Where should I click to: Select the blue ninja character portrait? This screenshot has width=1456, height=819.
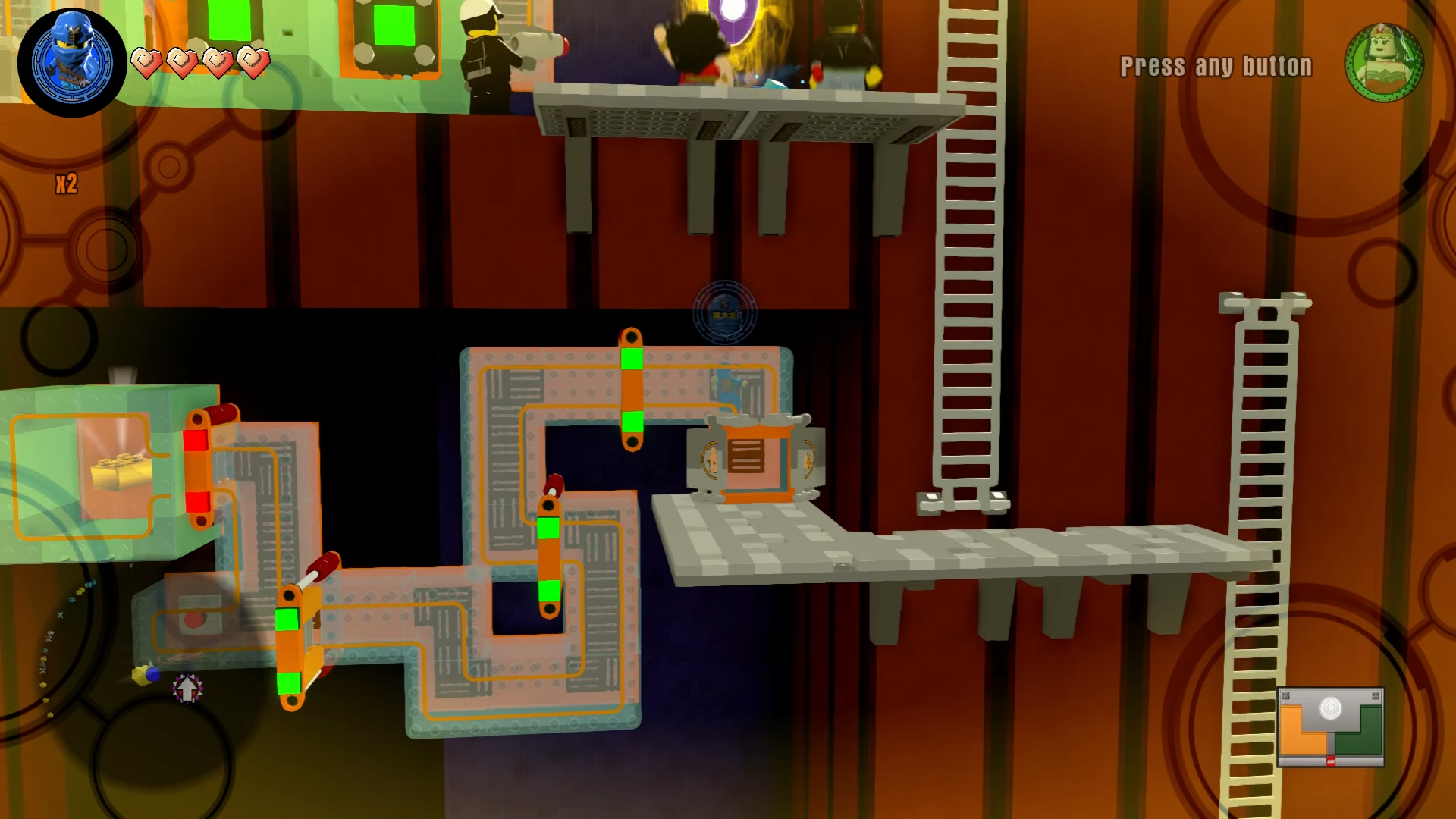[72, 62]
